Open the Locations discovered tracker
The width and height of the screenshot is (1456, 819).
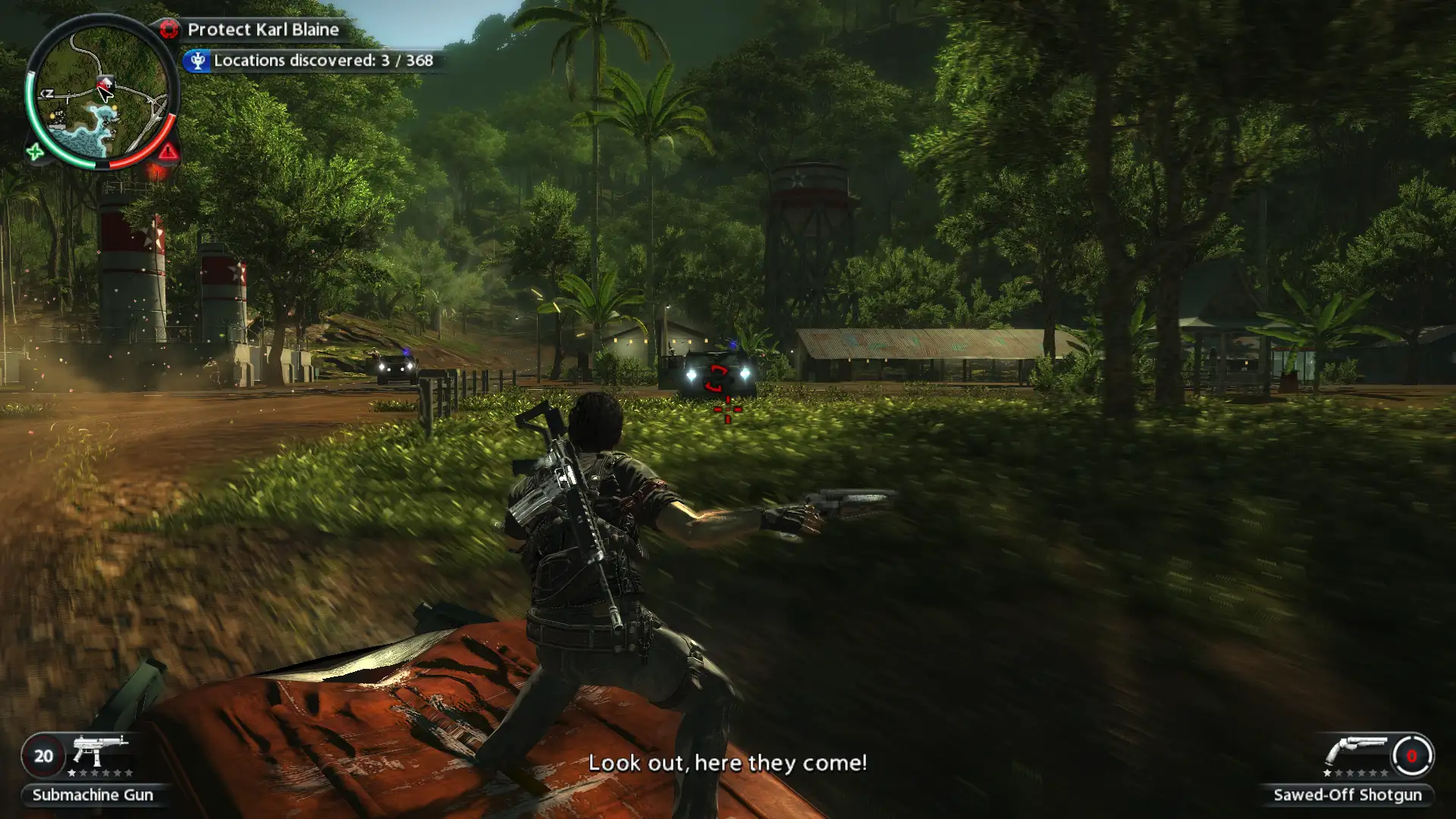[x=322, y=61]
